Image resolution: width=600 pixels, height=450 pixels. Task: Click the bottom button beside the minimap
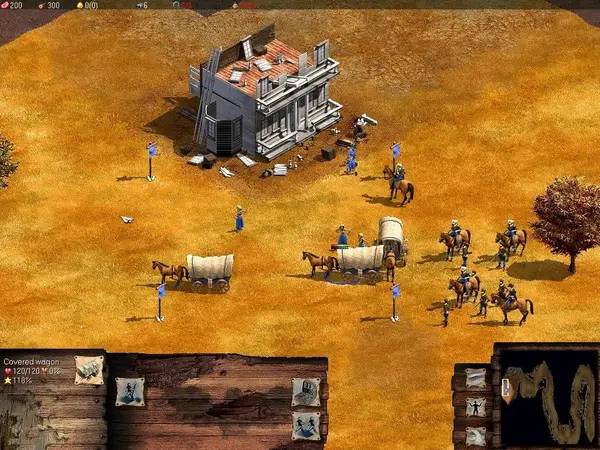point(476,435)
